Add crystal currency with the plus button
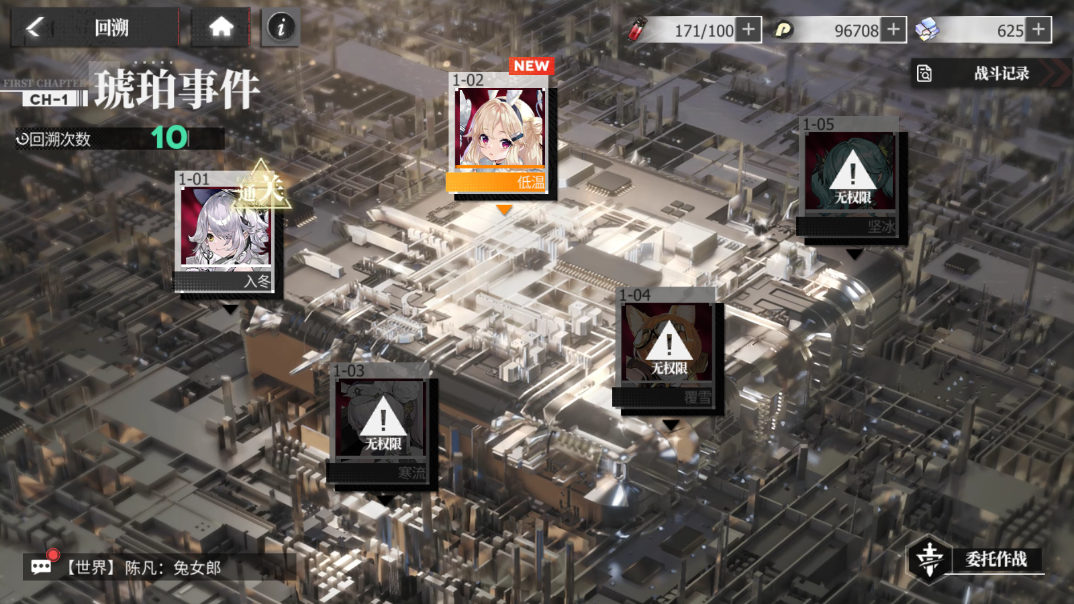The image size is (1074, 604). click(1039, 30)
